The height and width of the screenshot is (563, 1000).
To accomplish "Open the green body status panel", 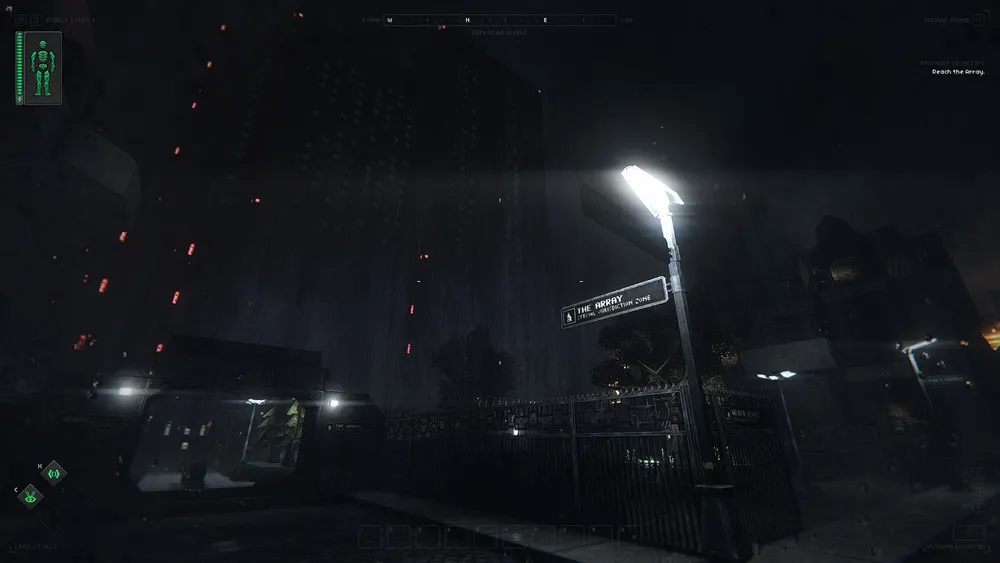I will click(x=40, y=68).
